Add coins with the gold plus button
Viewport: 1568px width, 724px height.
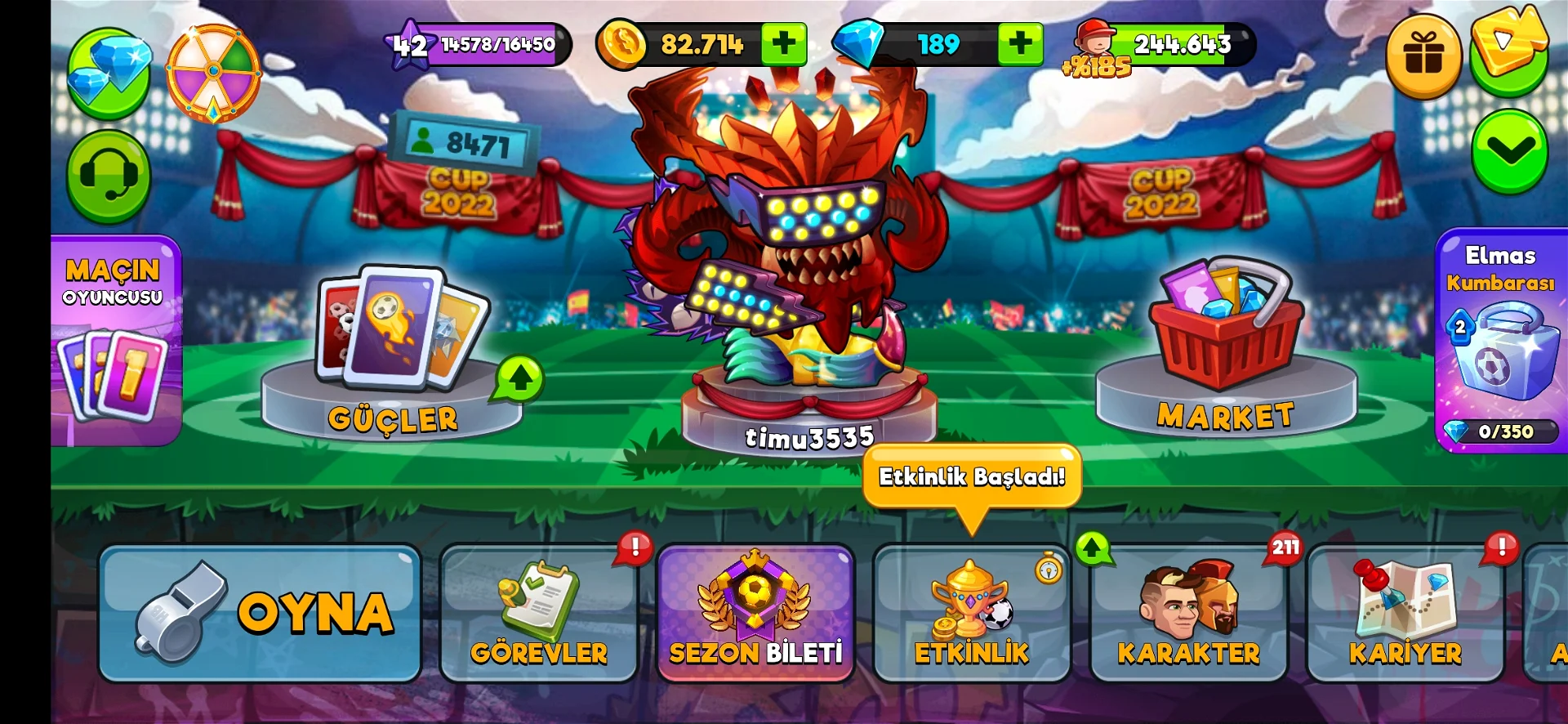(783, 44)
